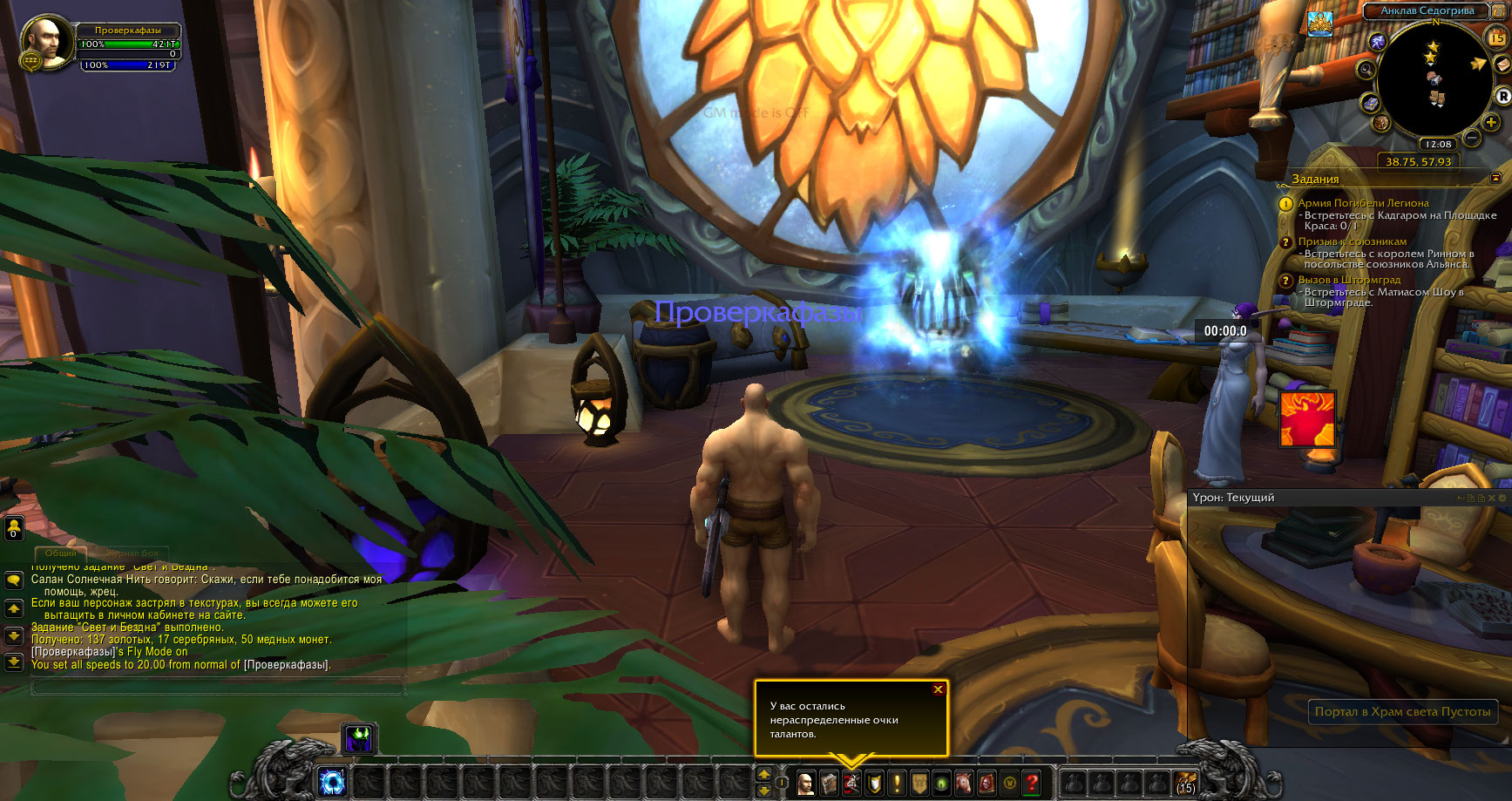Screen dimensions: 1512x801
Task: Select the Армия Погибели Легиона quest
Action: [1363, 203]
